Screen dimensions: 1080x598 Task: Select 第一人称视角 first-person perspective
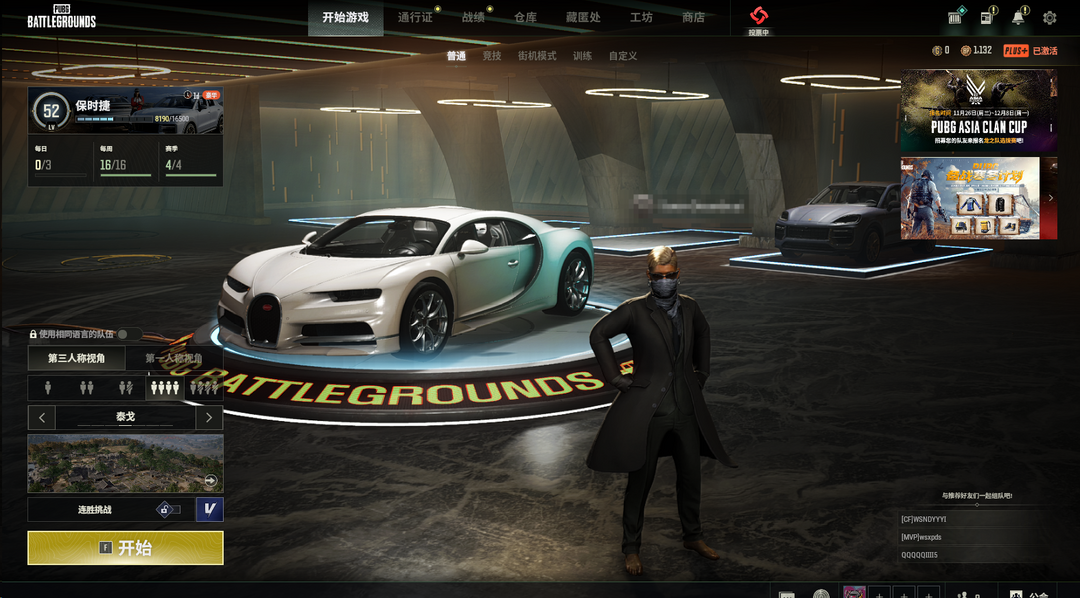(174, 358)
